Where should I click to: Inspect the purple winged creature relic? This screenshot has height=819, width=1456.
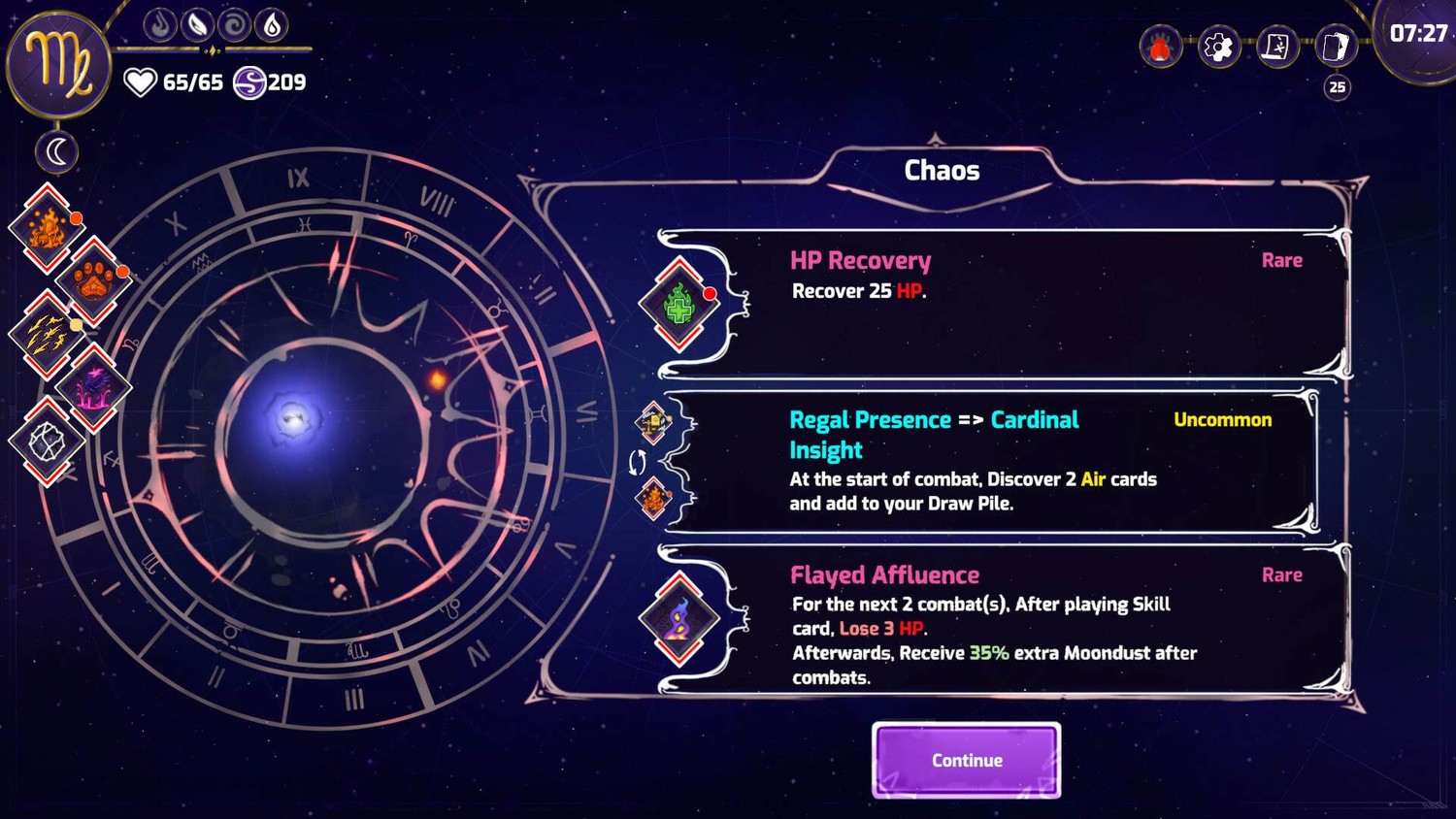(93, 388)
